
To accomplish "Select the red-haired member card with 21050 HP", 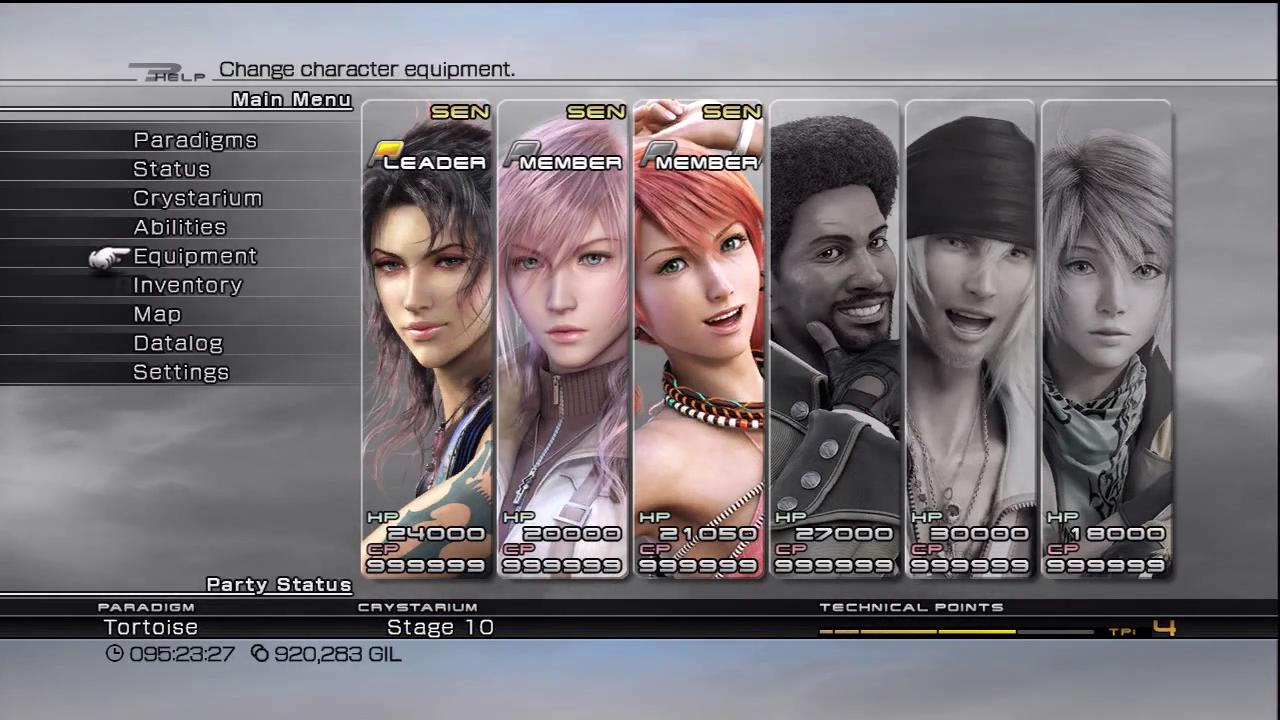I will (x=699, y=340).
